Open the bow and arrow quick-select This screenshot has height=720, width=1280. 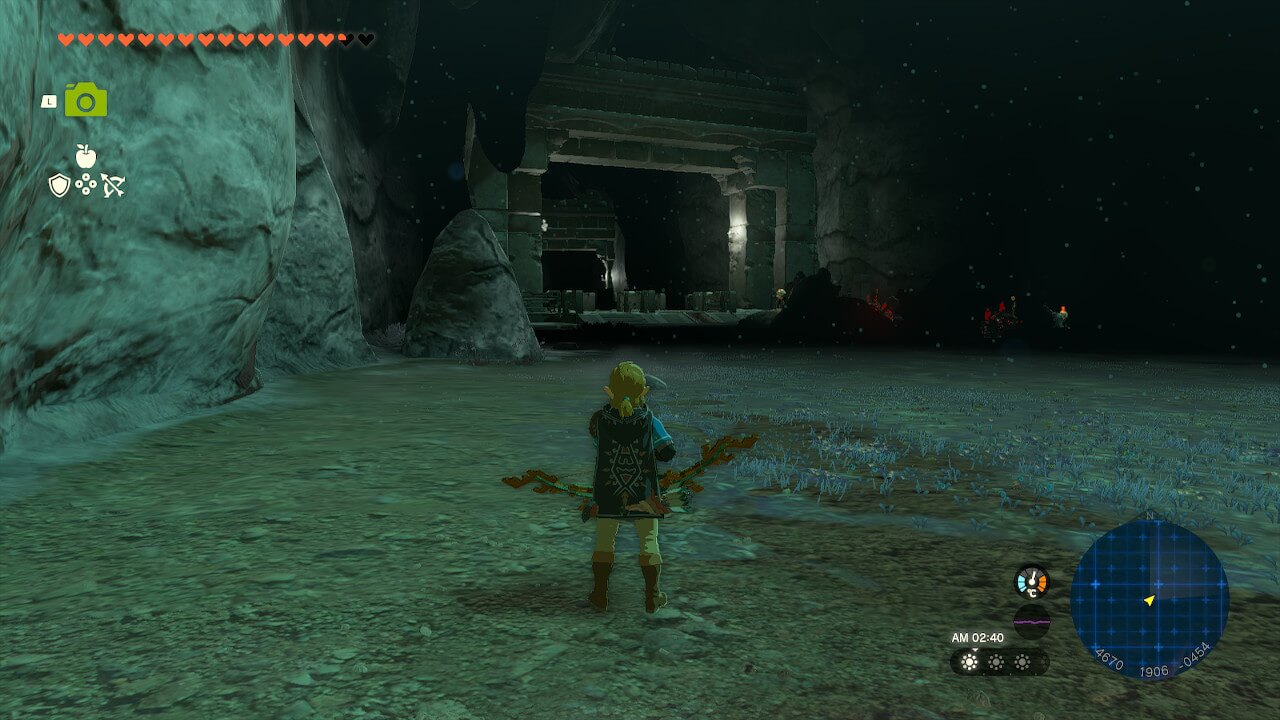tap(112, 185)
